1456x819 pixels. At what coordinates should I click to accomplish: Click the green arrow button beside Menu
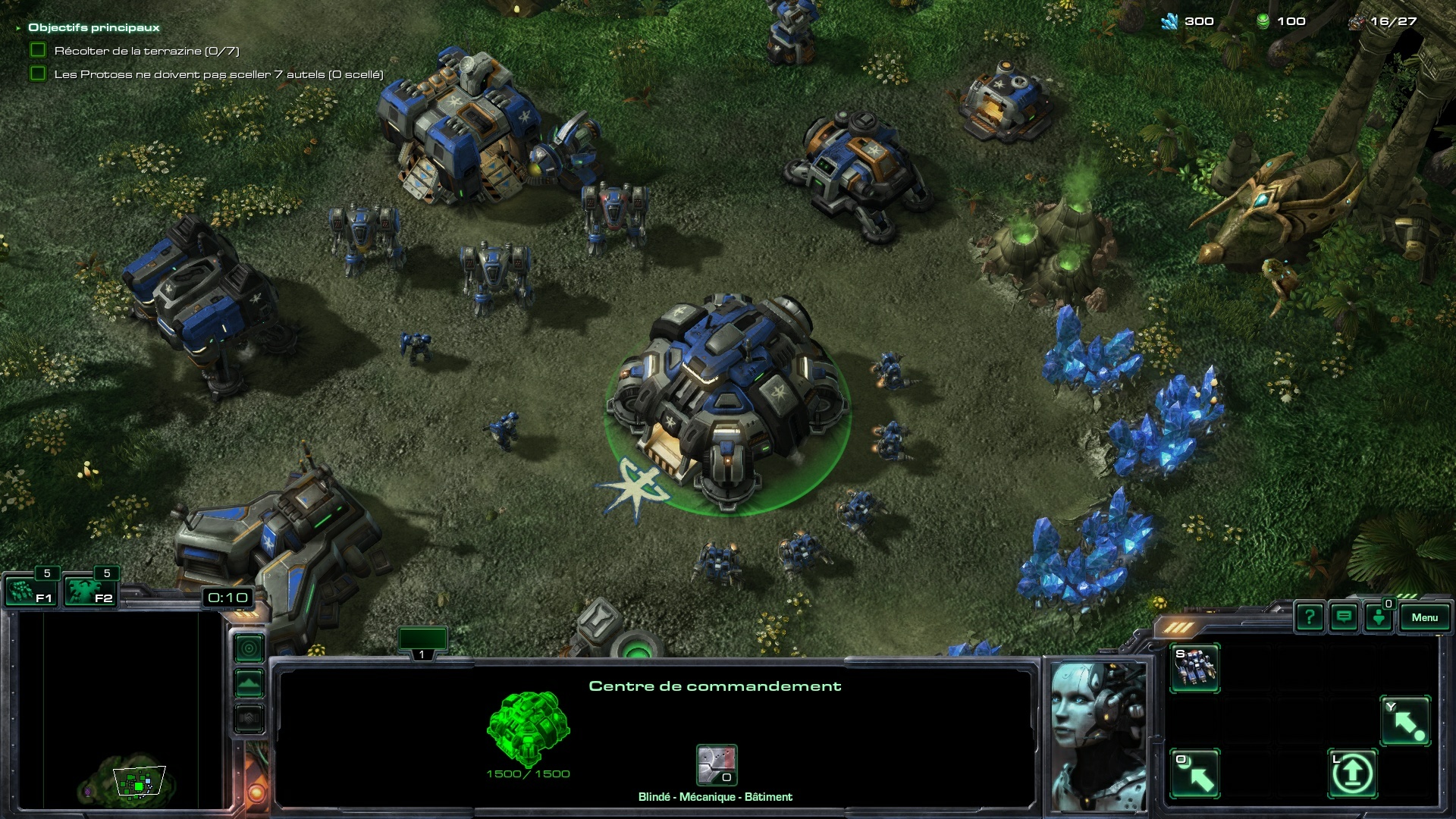[x=1379, y=617]
